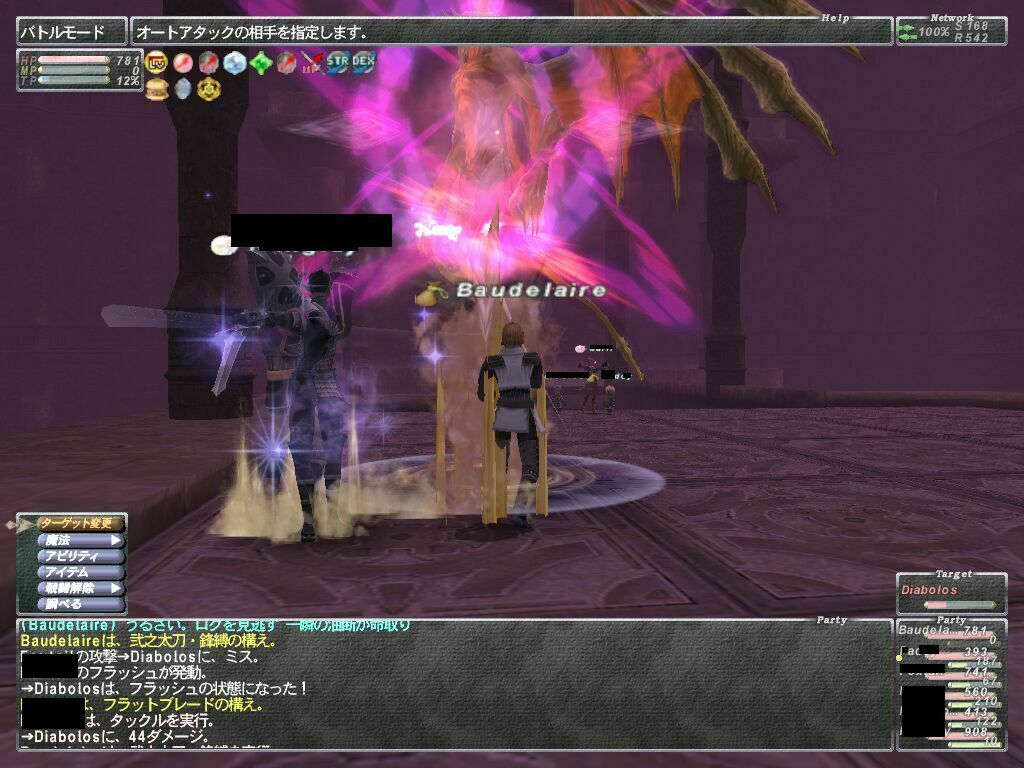
Task: Select the STR boost status icon
Action: click(338, 62)
